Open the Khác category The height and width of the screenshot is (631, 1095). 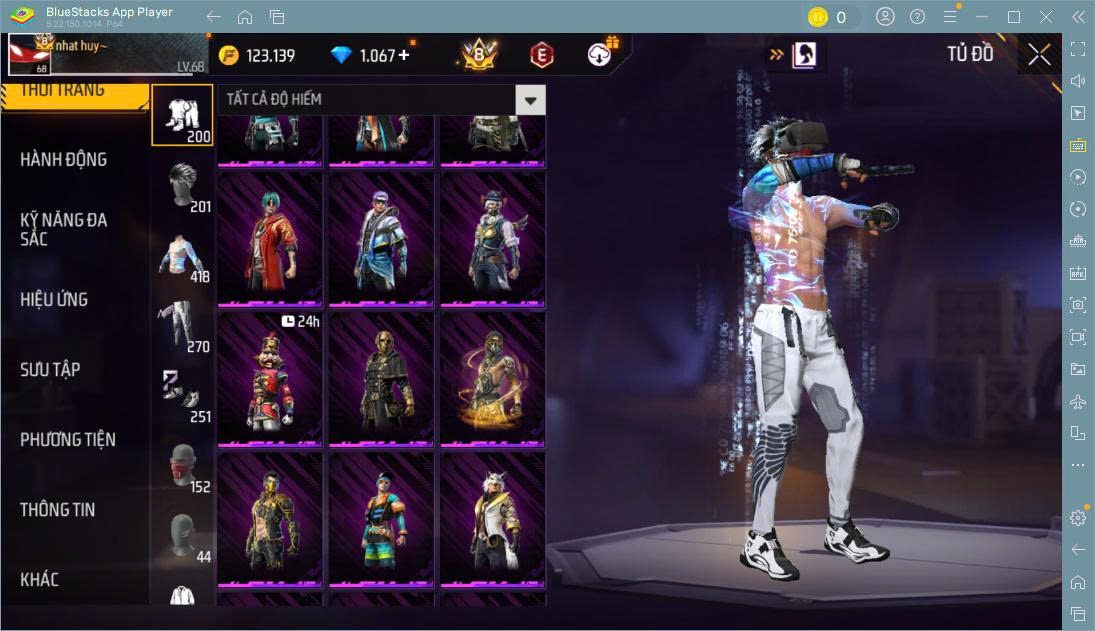click(x=40, y=580)
